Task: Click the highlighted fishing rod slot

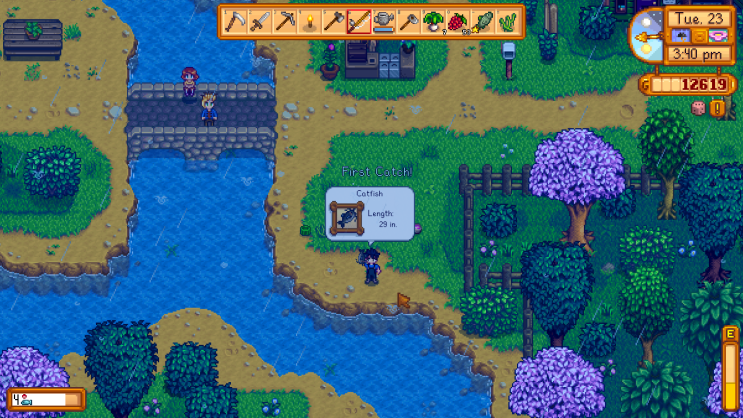Action: point(359,21)
